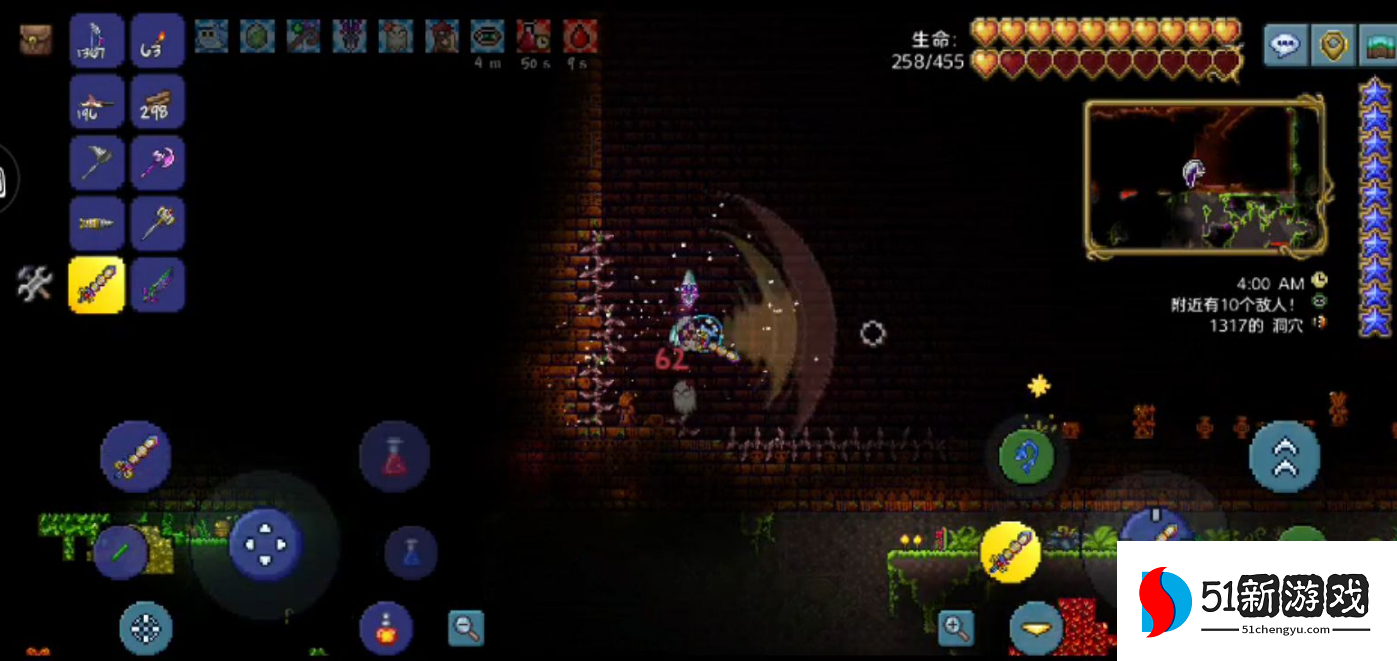Choose the wood stack of 298
Screen dimensions: 1397x661
pos(157,102)
